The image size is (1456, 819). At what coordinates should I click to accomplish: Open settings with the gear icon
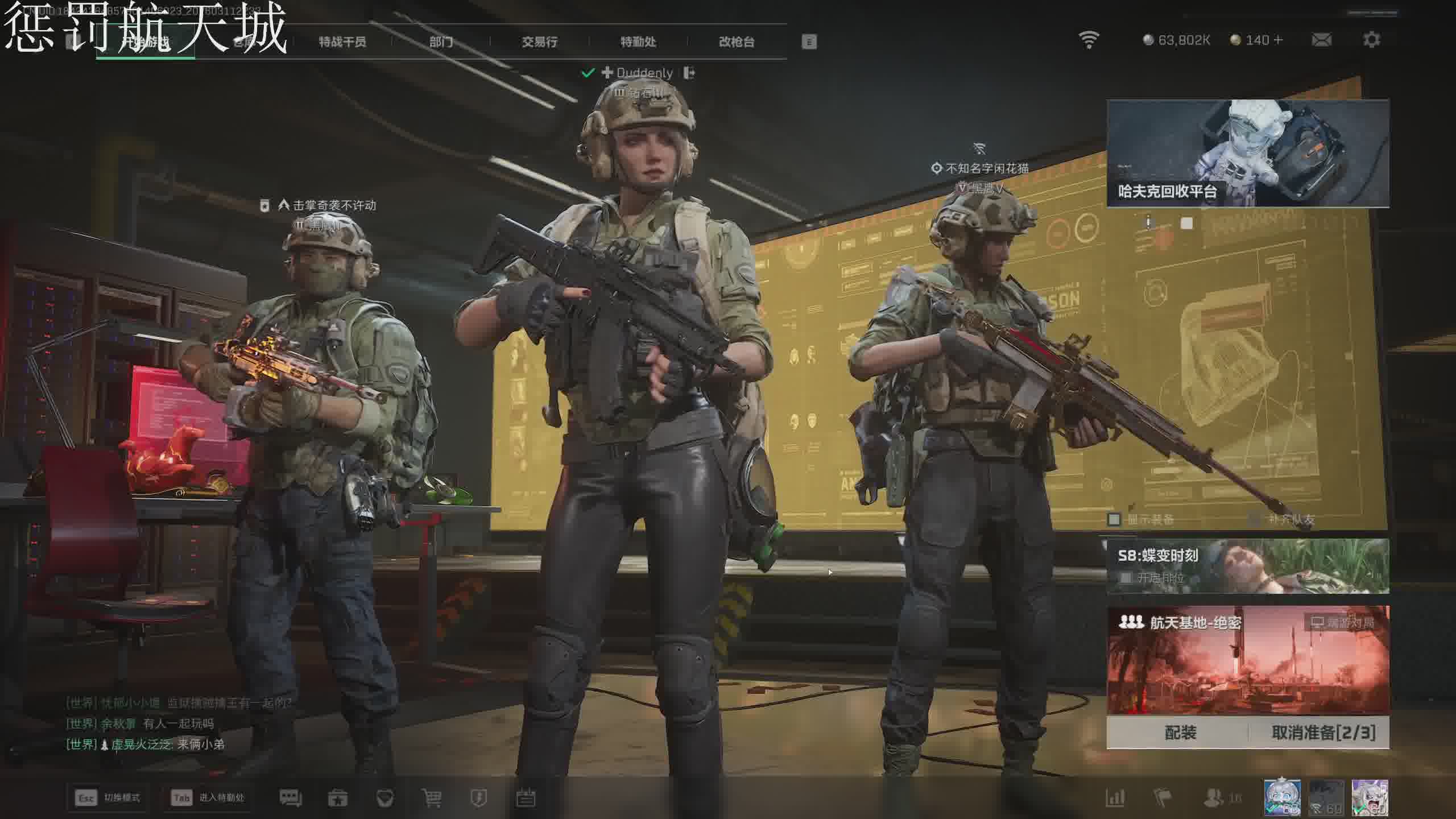pos(1371,40)
